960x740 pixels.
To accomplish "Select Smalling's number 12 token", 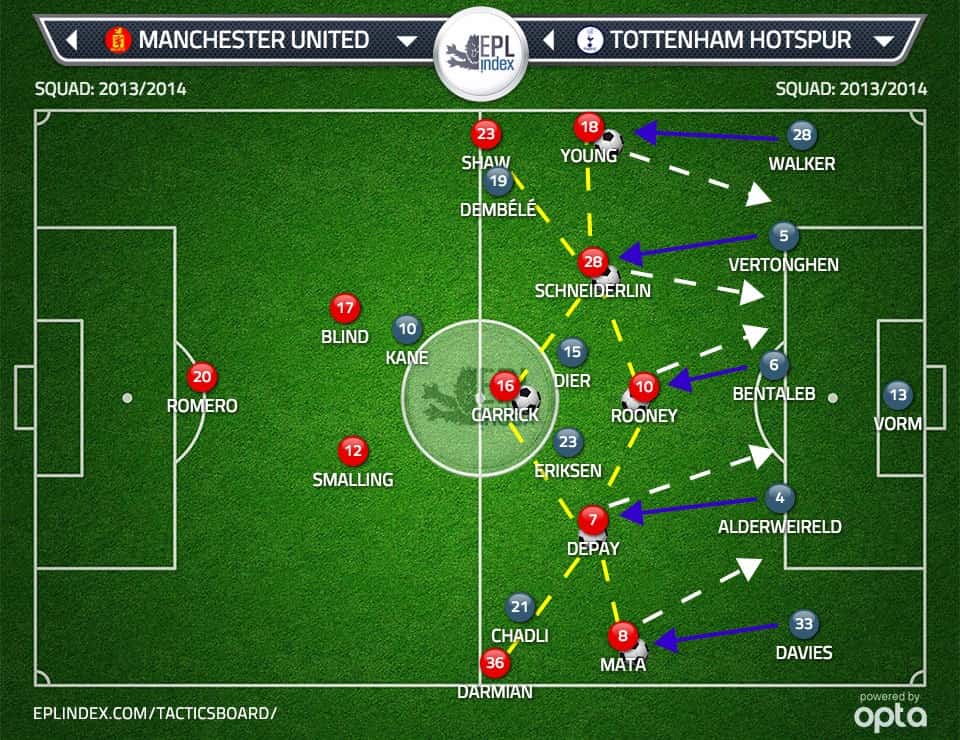I will (x=352, y=451).
